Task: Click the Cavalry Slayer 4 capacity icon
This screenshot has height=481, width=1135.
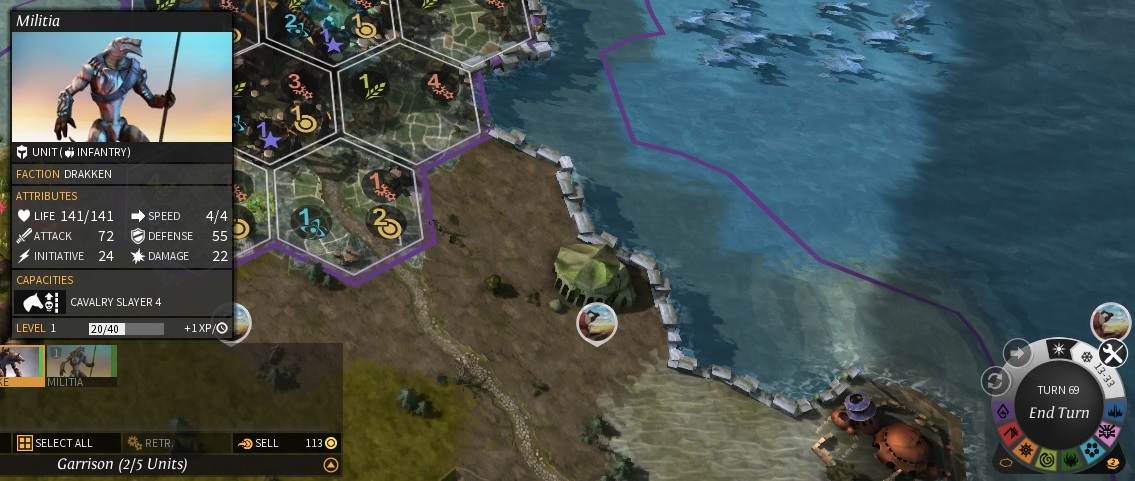Action: 40,302
